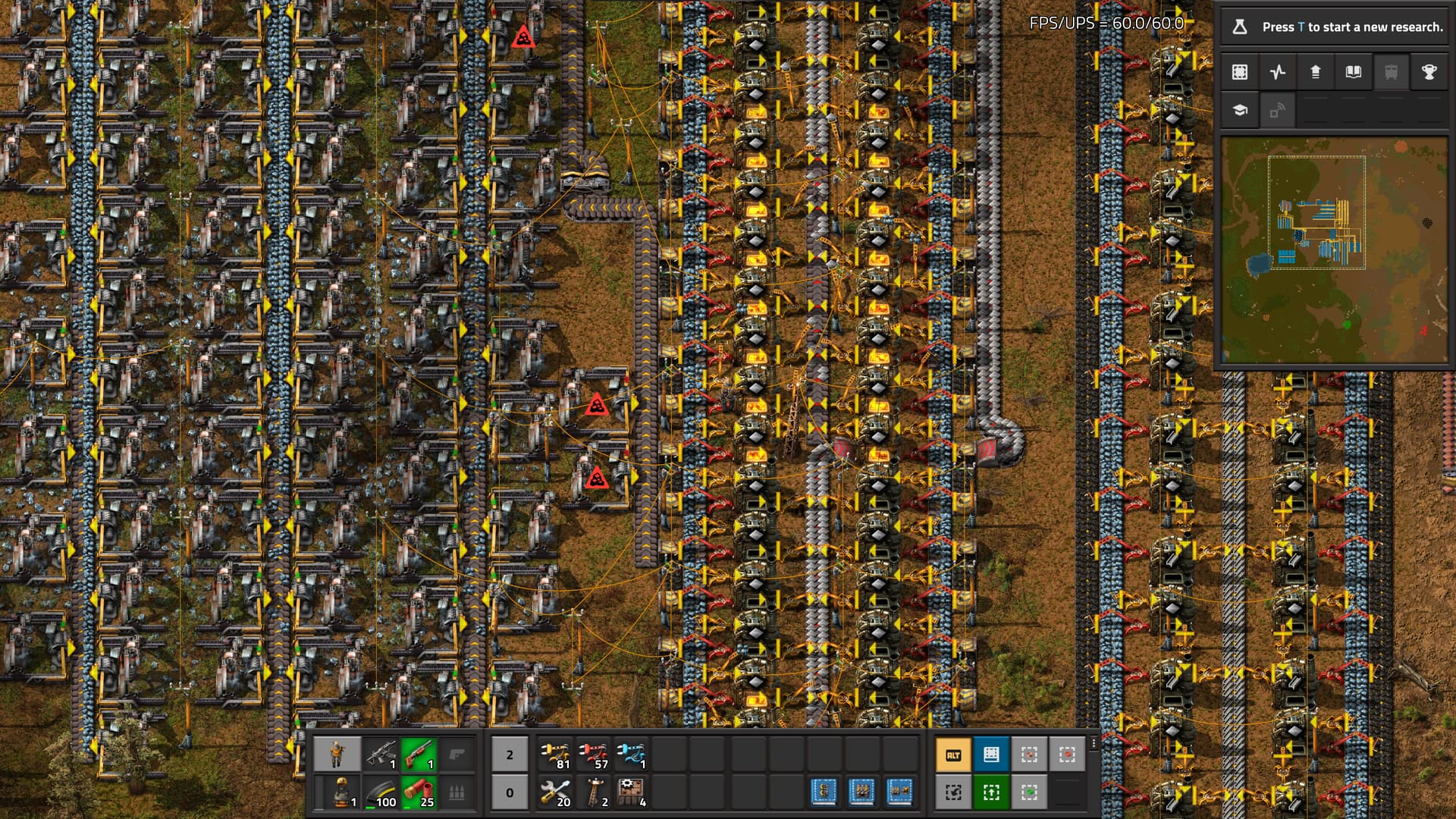Select the repair pack slot
The width and height of the screenshot is (1456, 819).
click(556, 792)
